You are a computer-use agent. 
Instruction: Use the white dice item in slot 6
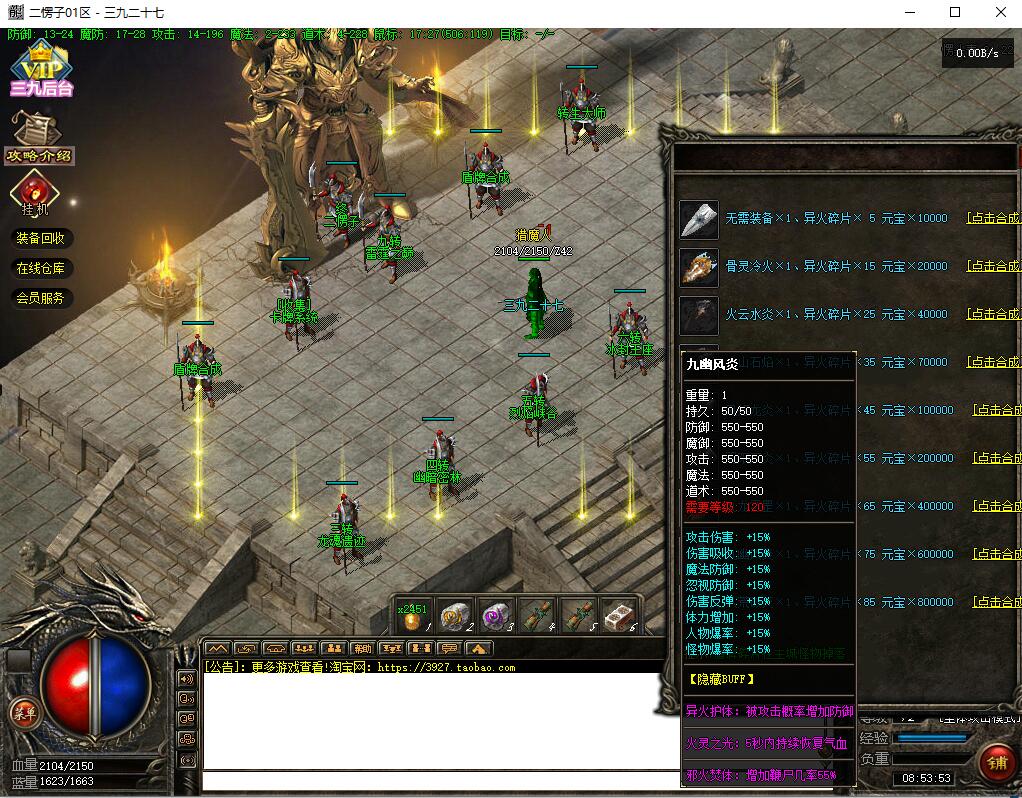(619, 616)
